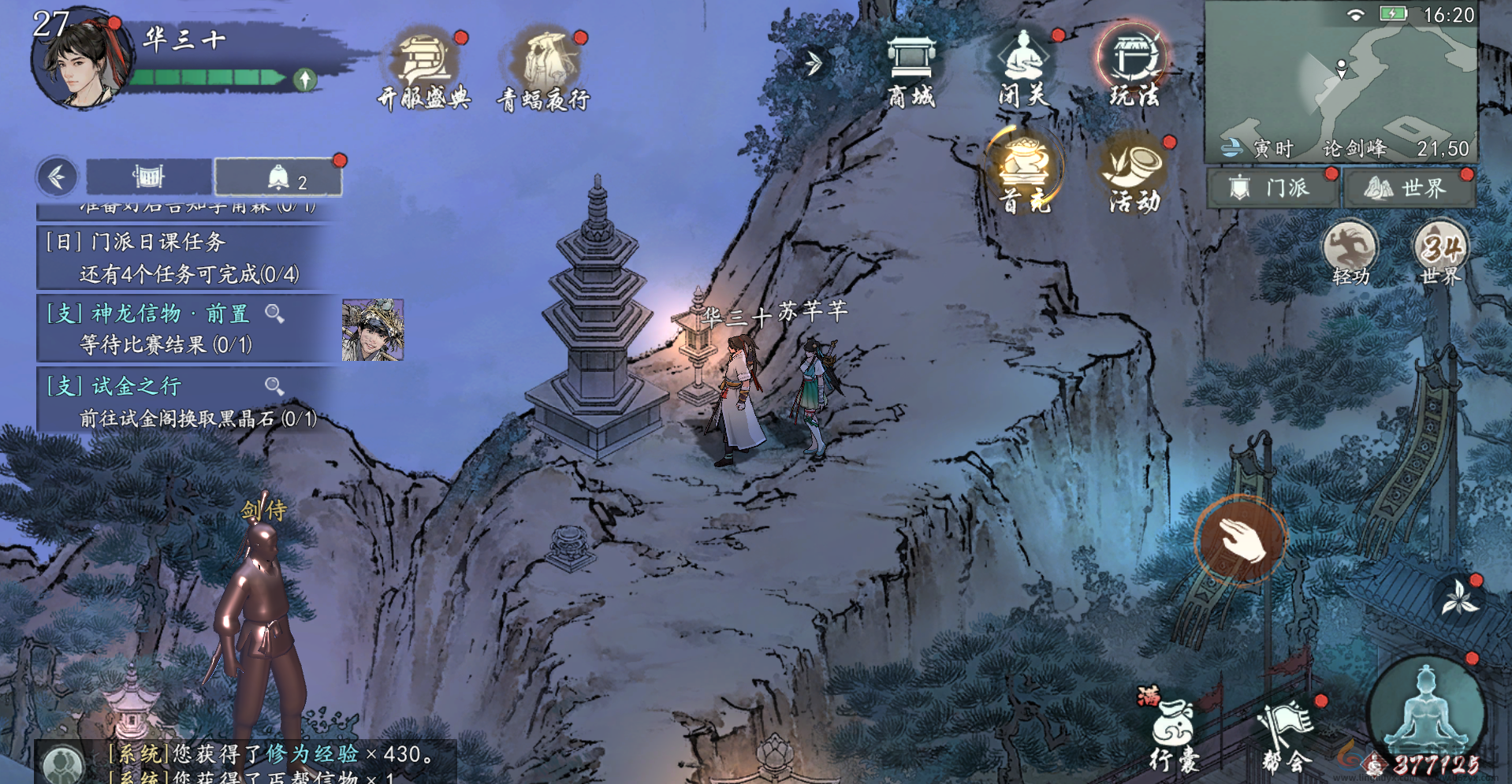Screen dimensions: 1512x784
Task: Open the 首充 first-recharge offer
Action: click(x=1024, y=173)
